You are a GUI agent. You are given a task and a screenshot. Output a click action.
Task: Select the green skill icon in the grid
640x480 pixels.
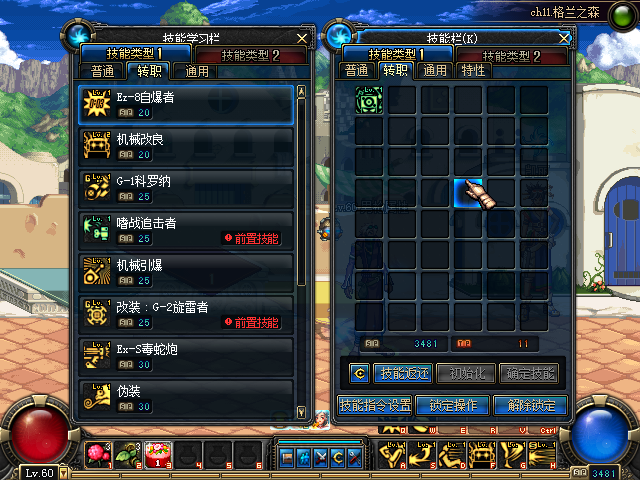[369, 101]
